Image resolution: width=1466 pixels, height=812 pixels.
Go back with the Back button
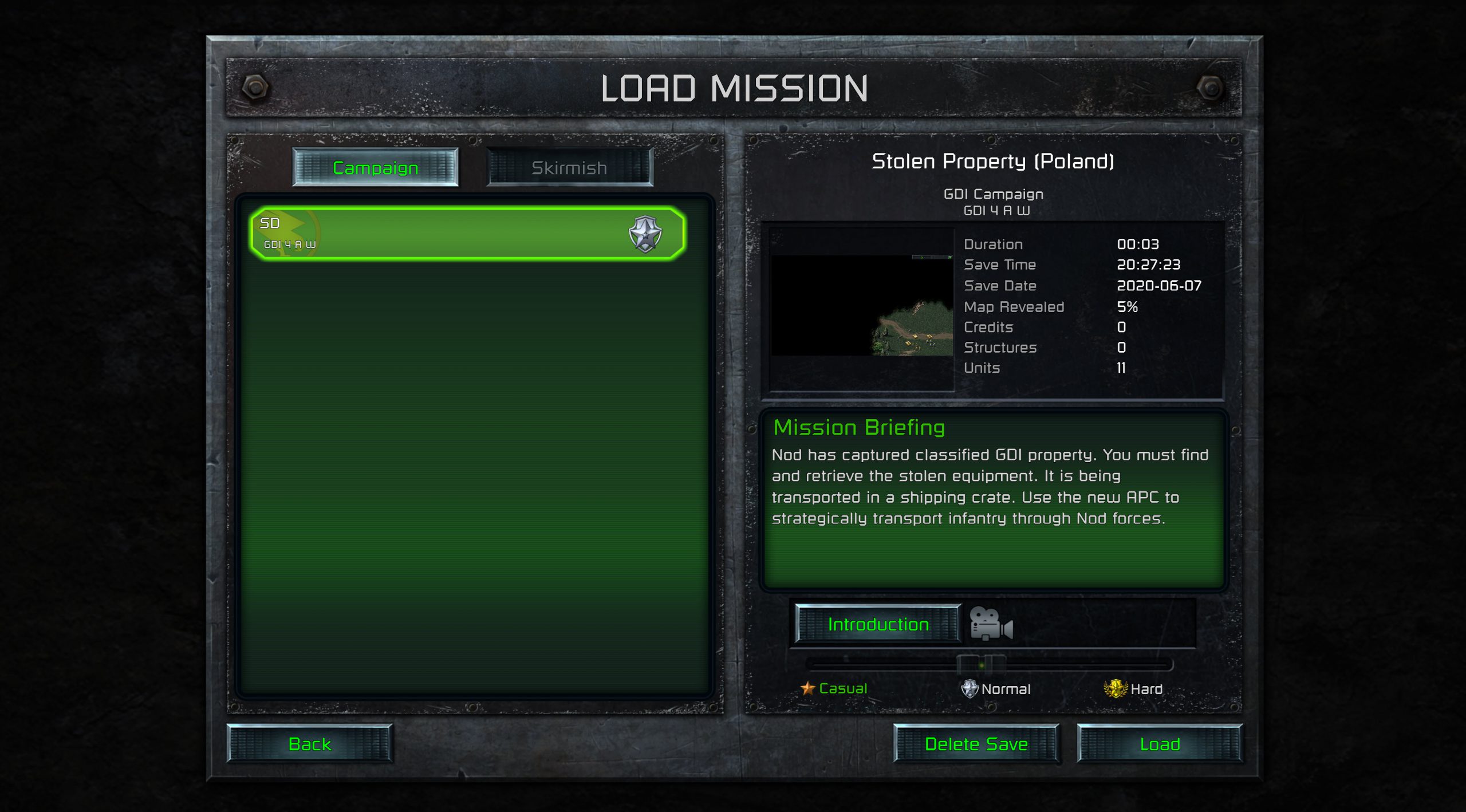click(x=310, y=744)
